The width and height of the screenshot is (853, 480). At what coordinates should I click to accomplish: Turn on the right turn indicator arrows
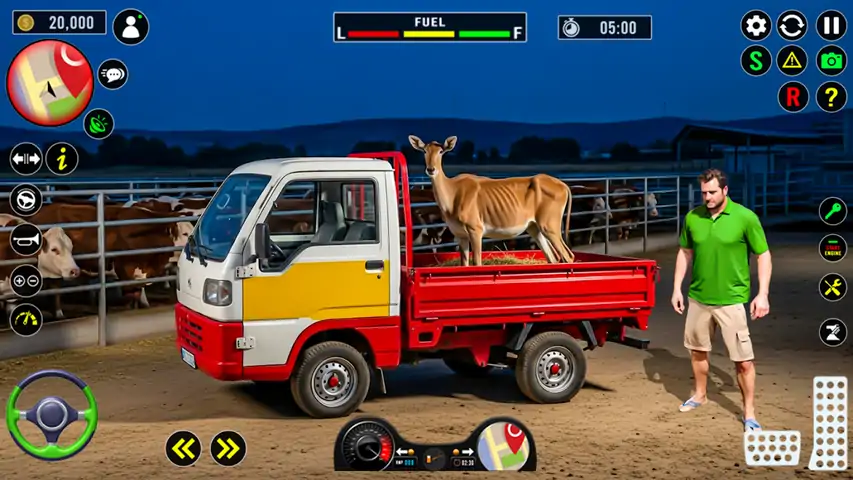coord(228,448)
